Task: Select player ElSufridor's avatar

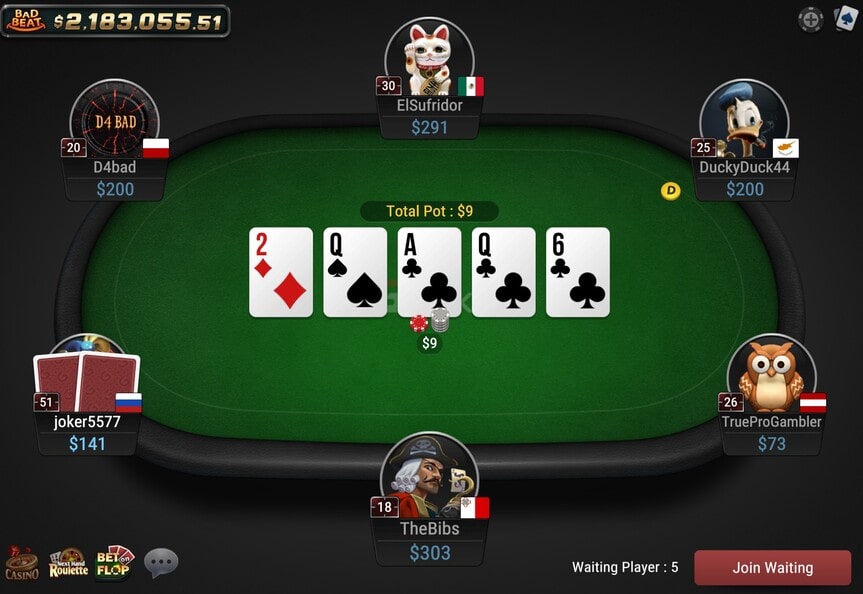Action: [430, 58]
